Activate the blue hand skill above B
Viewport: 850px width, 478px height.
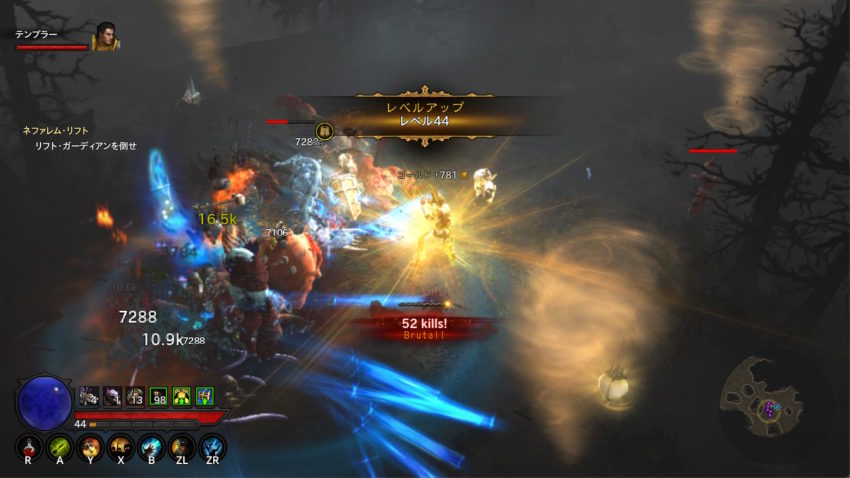point(152,446)
